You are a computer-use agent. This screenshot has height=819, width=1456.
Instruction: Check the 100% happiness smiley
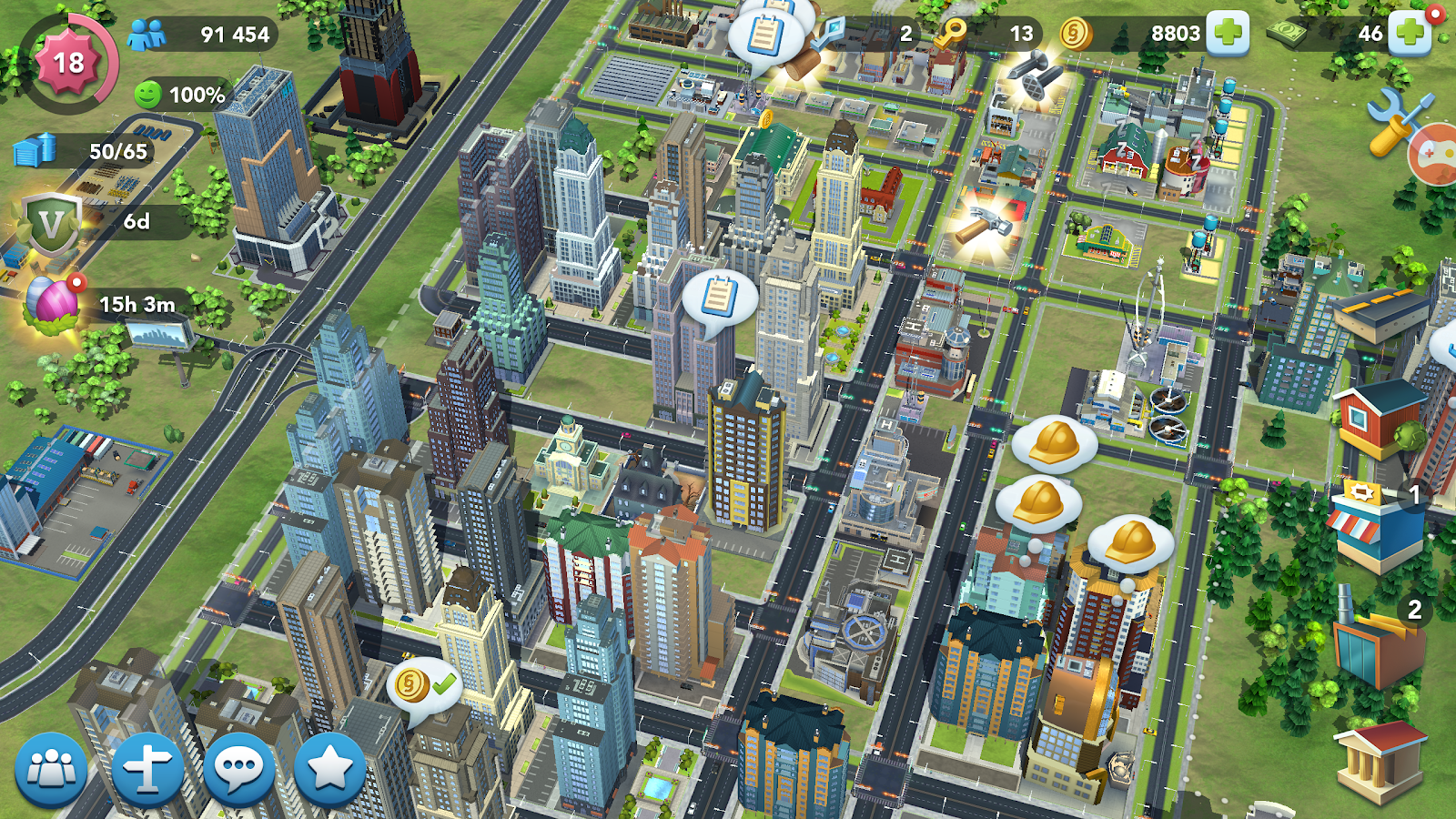point(148,95)
